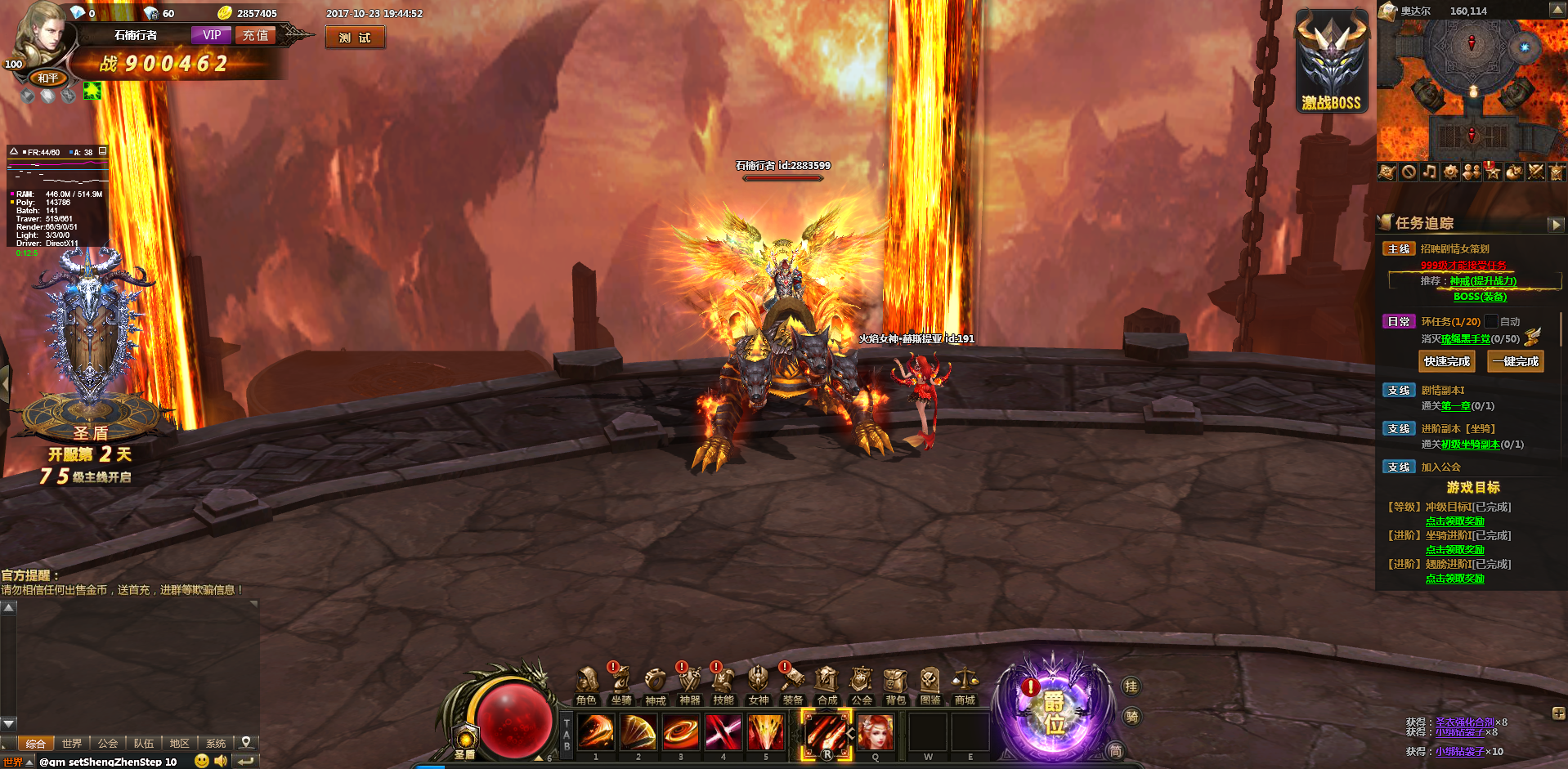Click the 一键完成 one-click complete button
This screenshot has width=1568, height=769.
(x=1516, y=361)
